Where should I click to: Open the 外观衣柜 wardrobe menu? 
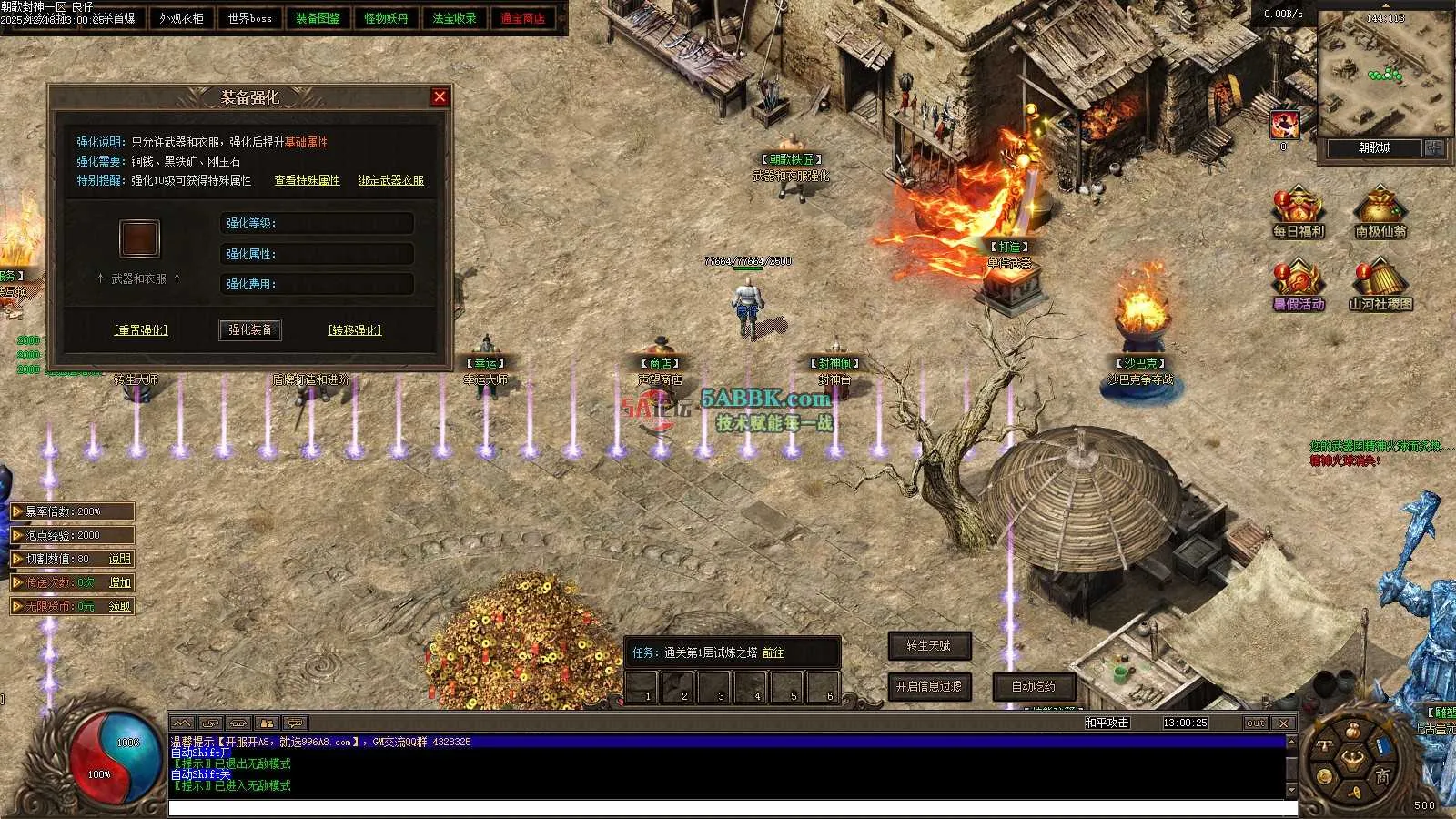[x=181, y=18]
